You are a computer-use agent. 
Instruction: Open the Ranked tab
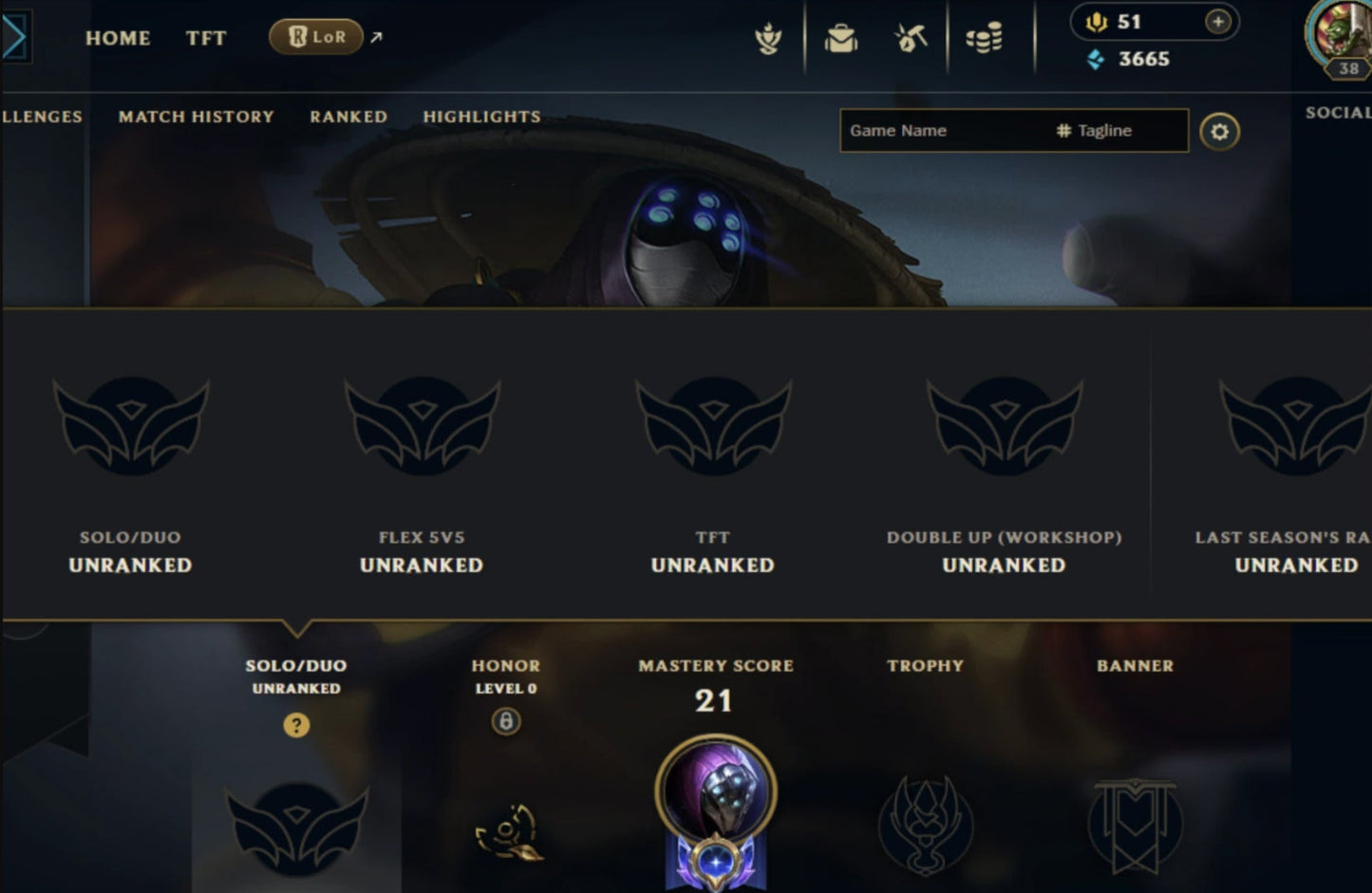point(348,116)
